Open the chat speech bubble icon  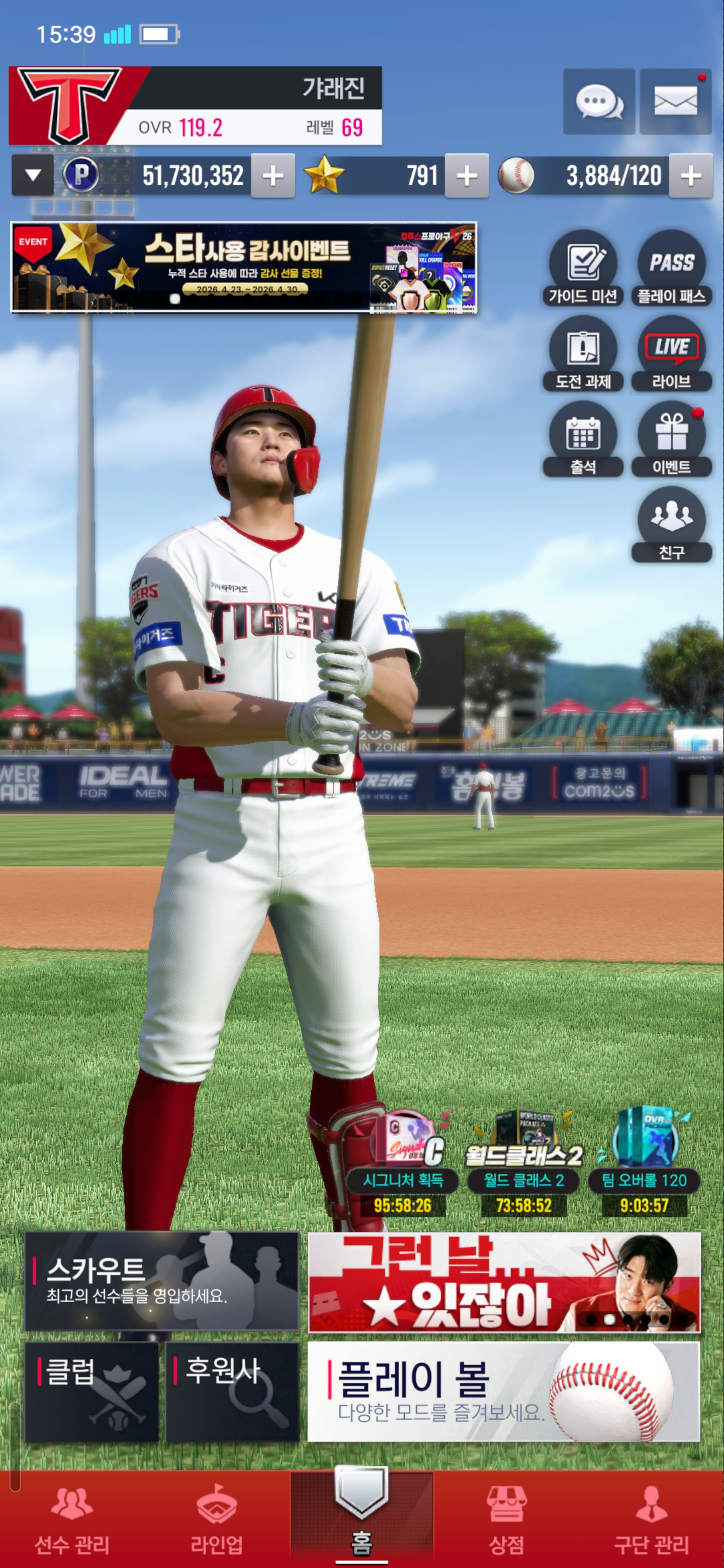[599, 102]
